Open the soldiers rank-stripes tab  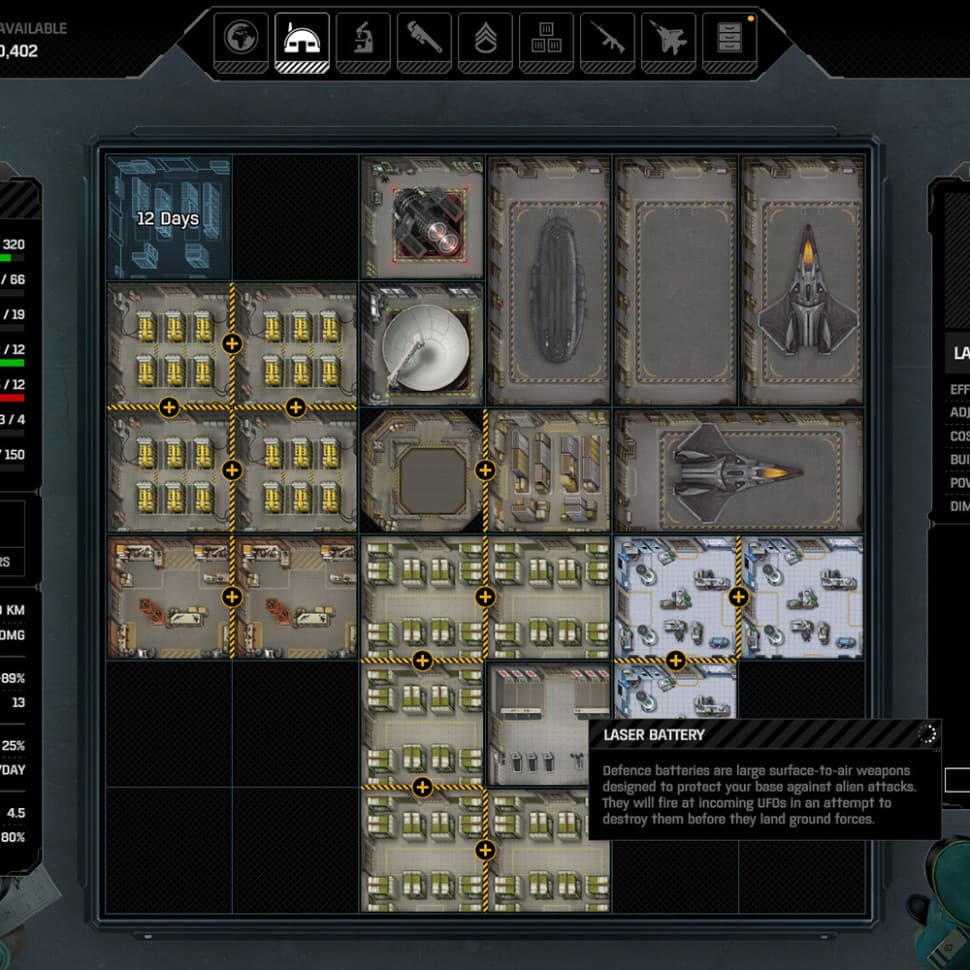click(x=485, y=41)
